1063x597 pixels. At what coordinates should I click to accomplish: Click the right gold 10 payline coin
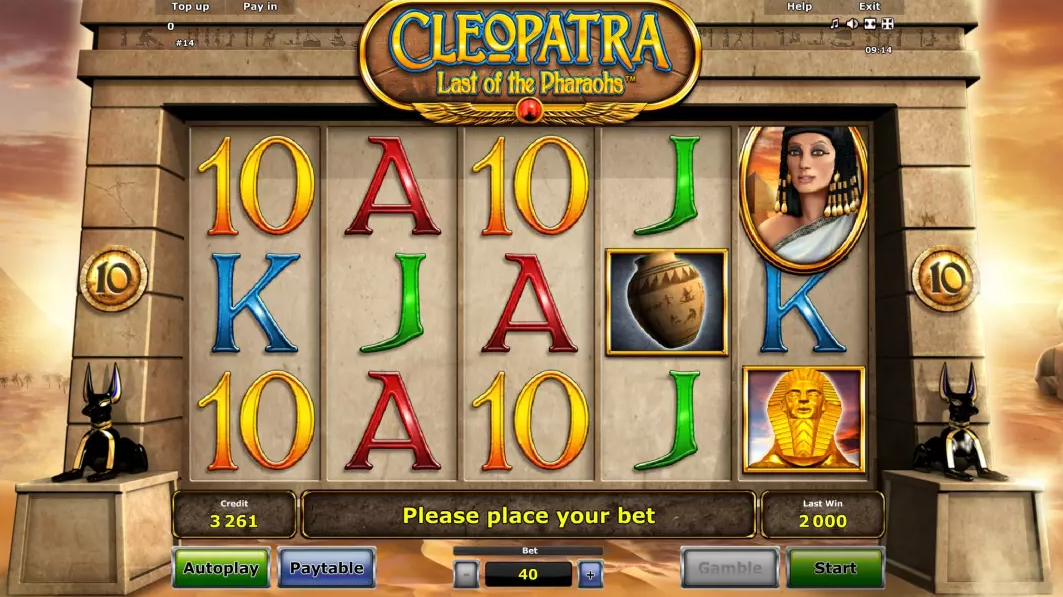[x=945, y=278]
